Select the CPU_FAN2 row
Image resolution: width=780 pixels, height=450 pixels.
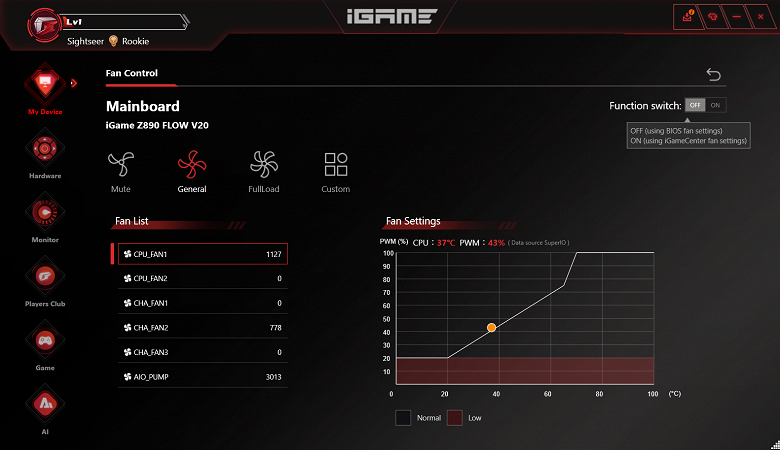202,278
